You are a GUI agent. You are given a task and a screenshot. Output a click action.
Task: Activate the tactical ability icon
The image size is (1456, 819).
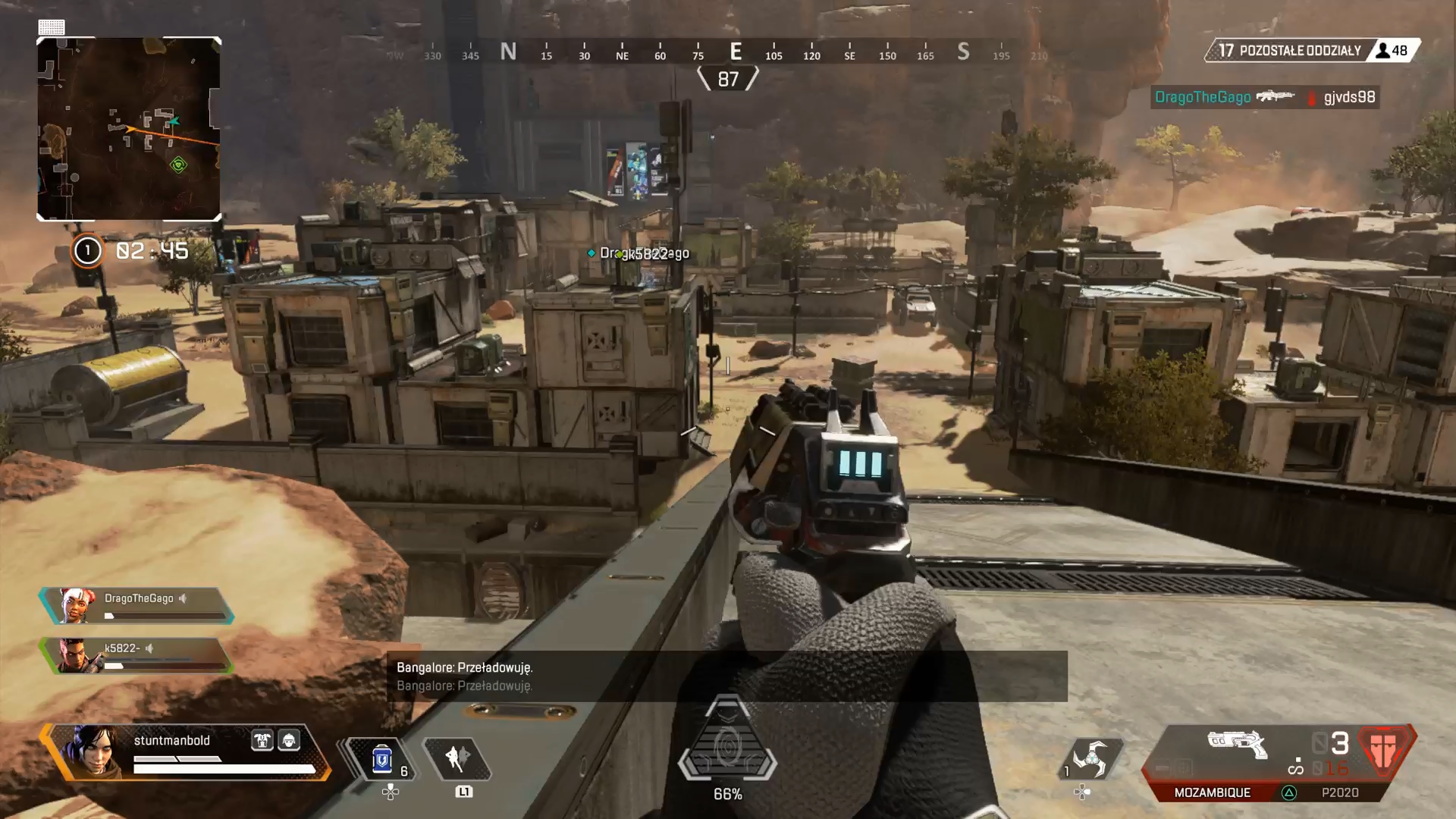click(457, 758)
